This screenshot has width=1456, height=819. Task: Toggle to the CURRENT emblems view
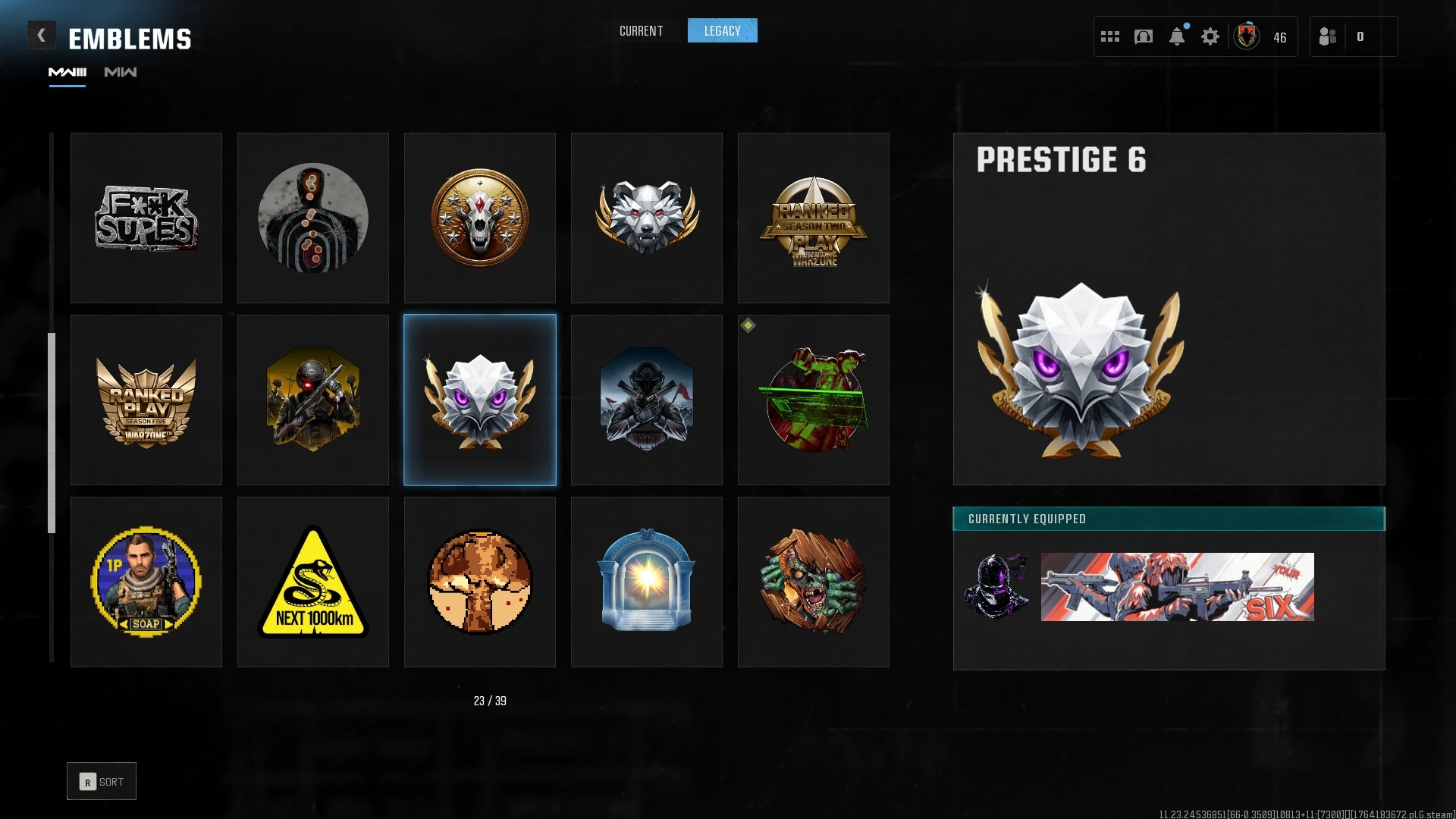[x=641, y=30]
